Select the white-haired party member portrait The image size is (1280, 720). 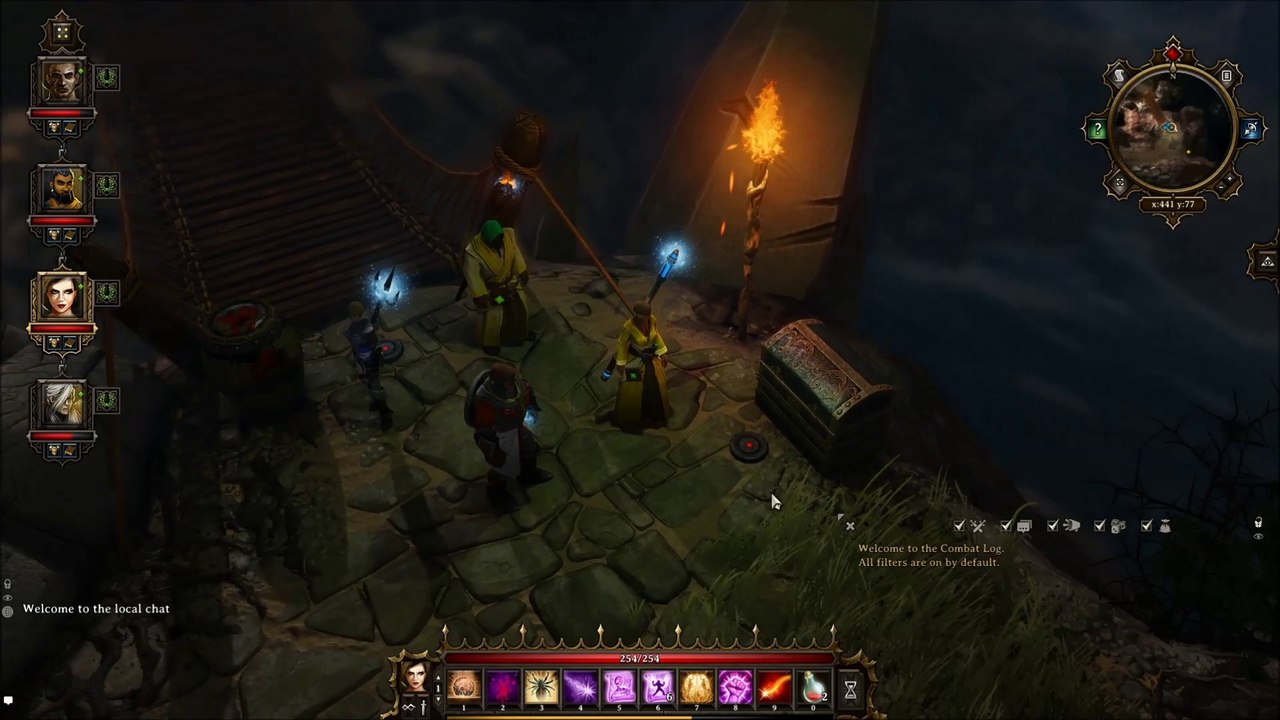pyautogui.click(x=62, y=406)
